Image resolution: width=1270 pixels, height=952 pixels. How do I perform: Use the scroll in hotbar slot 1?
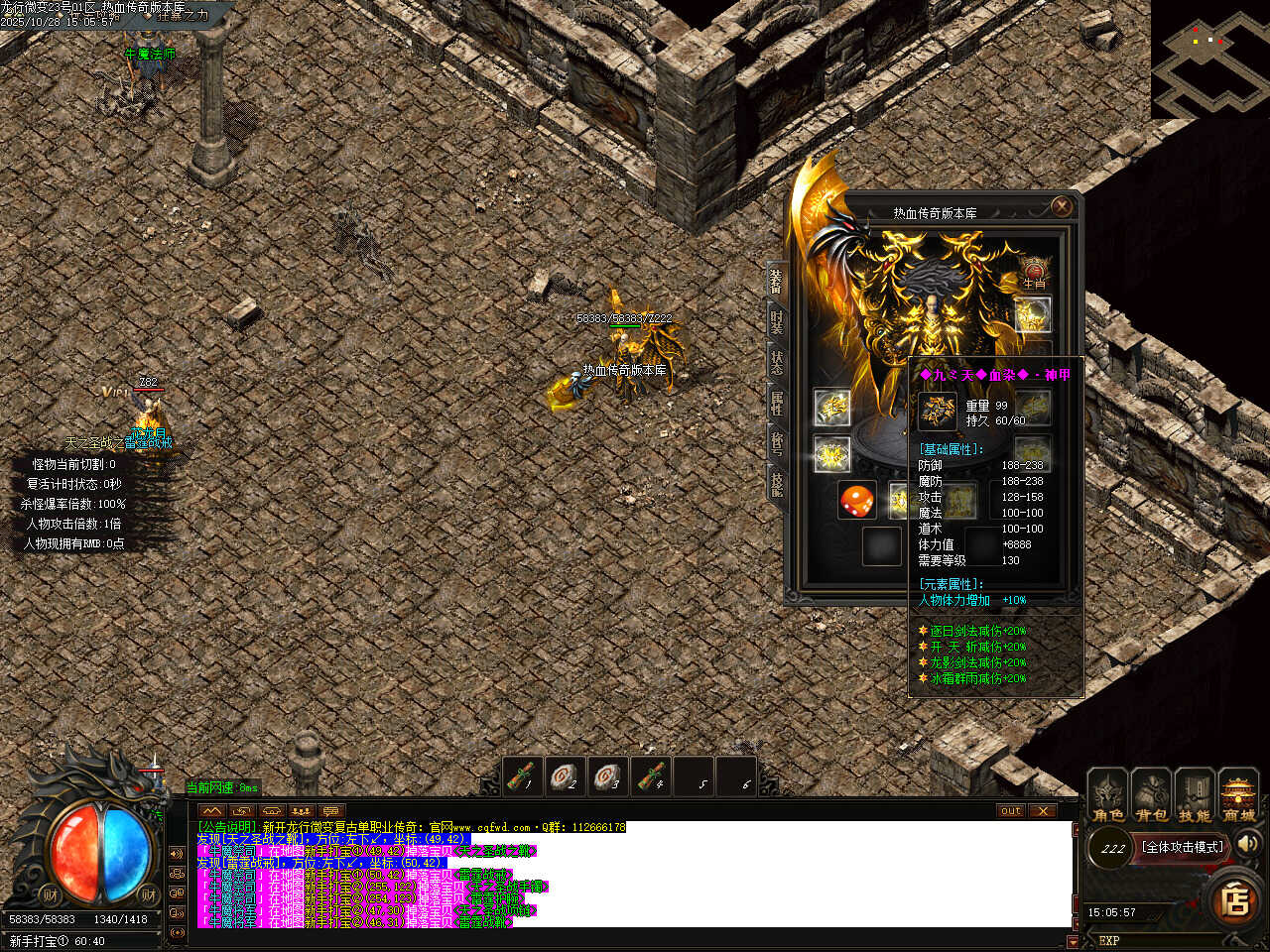click(x=523, y=776)
